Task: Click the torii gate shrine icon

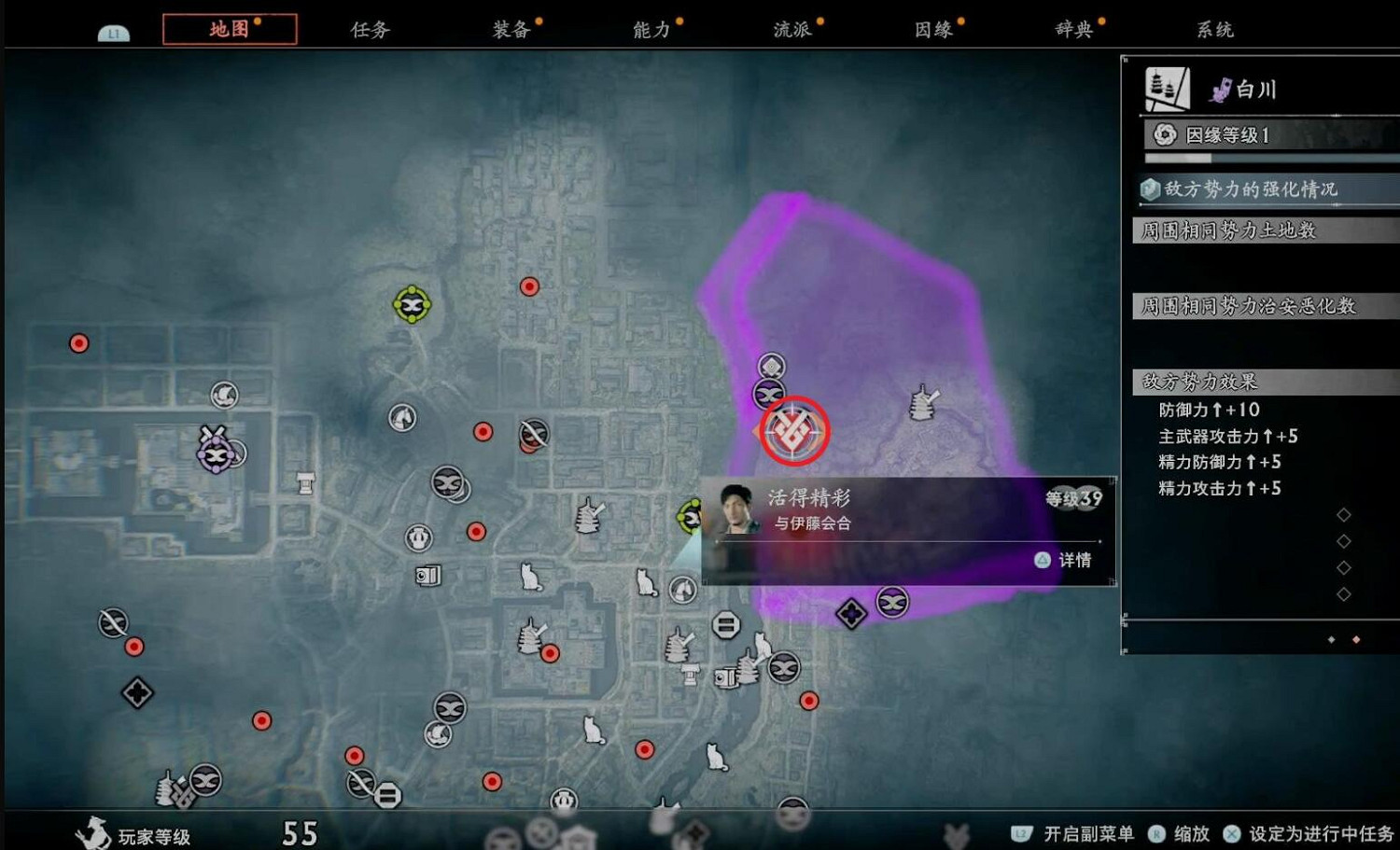Action: click(x=304, y=481)
